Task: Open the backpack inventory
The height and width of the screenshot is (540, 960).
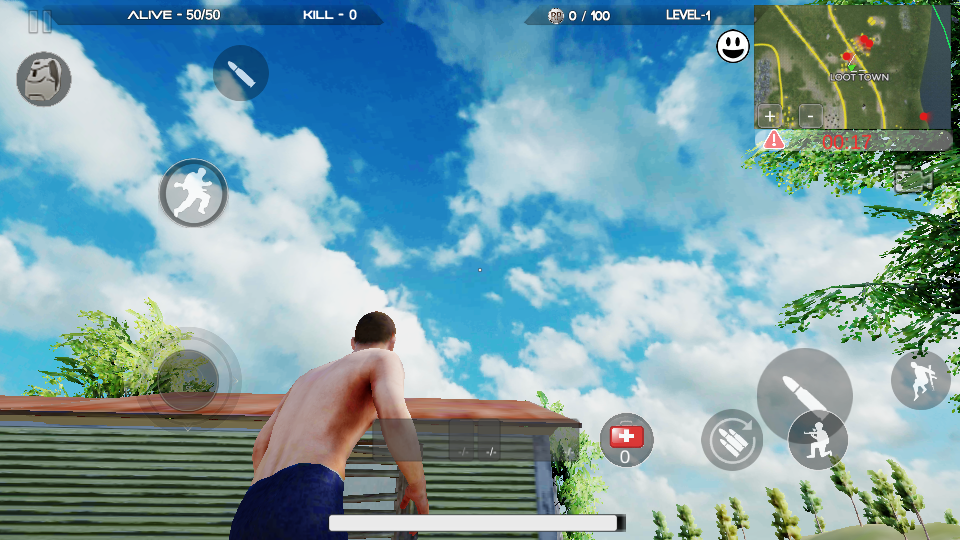Action: pyautogui.click(x=44, y=79)
